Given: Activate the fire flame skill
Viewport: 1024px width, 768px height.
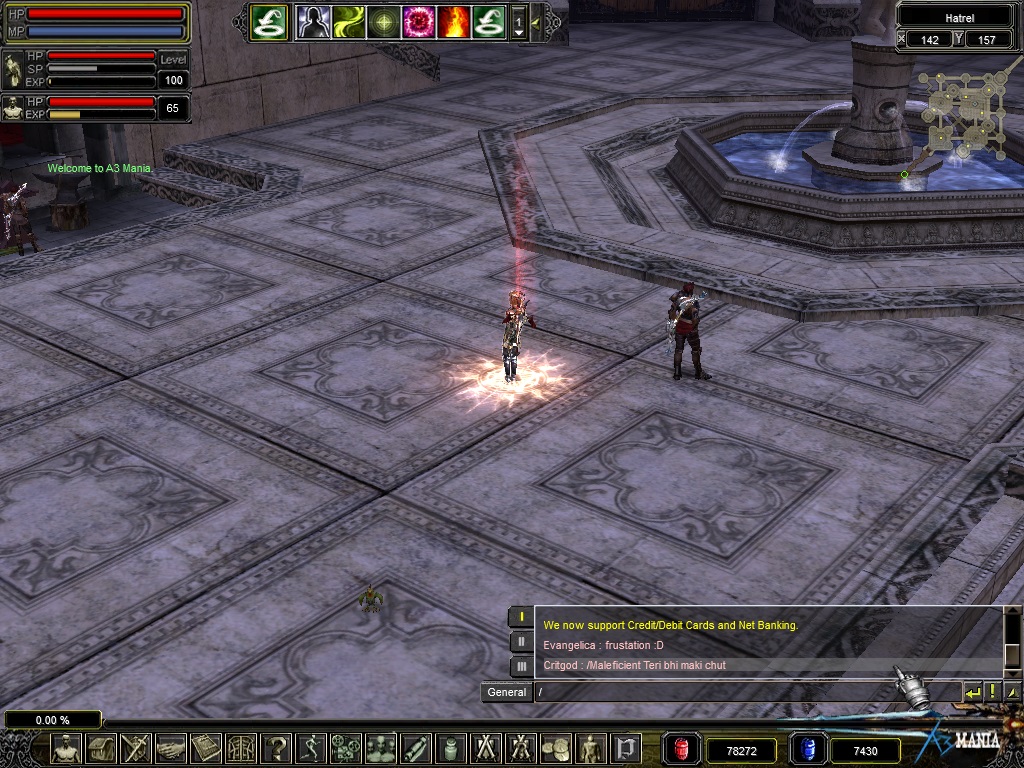Looking at the screenshot, I should 453,21.
